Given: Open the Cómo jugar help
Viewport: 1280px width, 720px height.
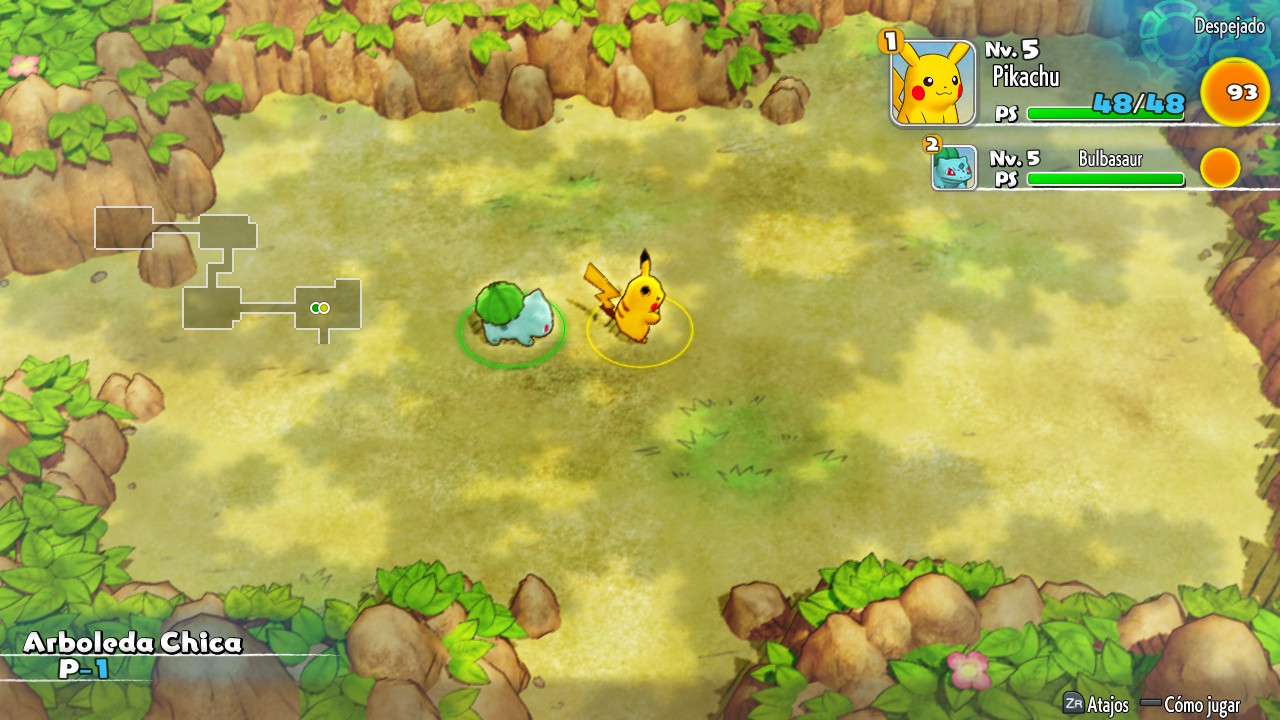Looking at the screenshot, I should click(x=1201, y=705).
